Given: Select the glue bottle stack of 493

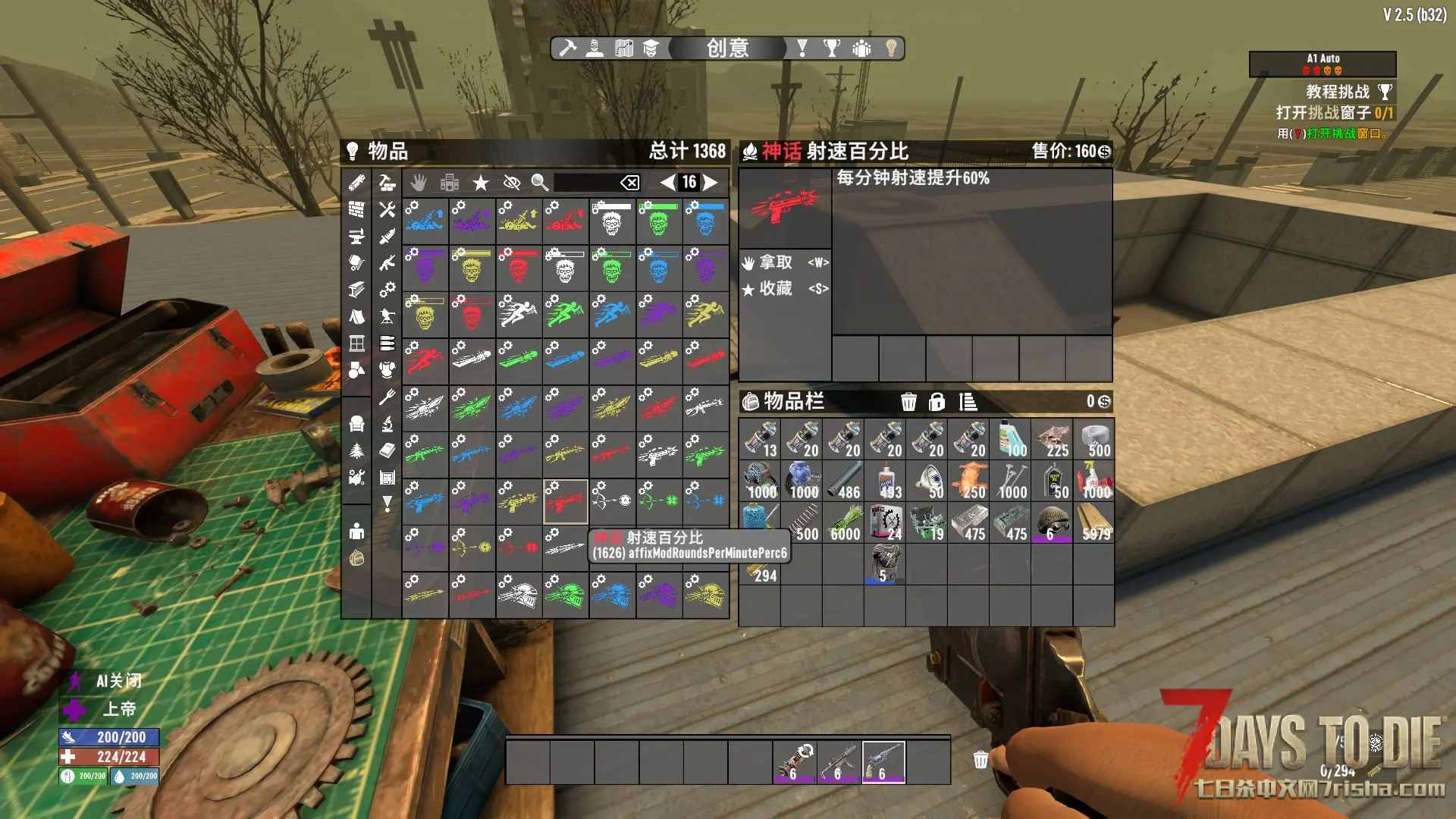Looking at the screenshot, I should (885, 482).
